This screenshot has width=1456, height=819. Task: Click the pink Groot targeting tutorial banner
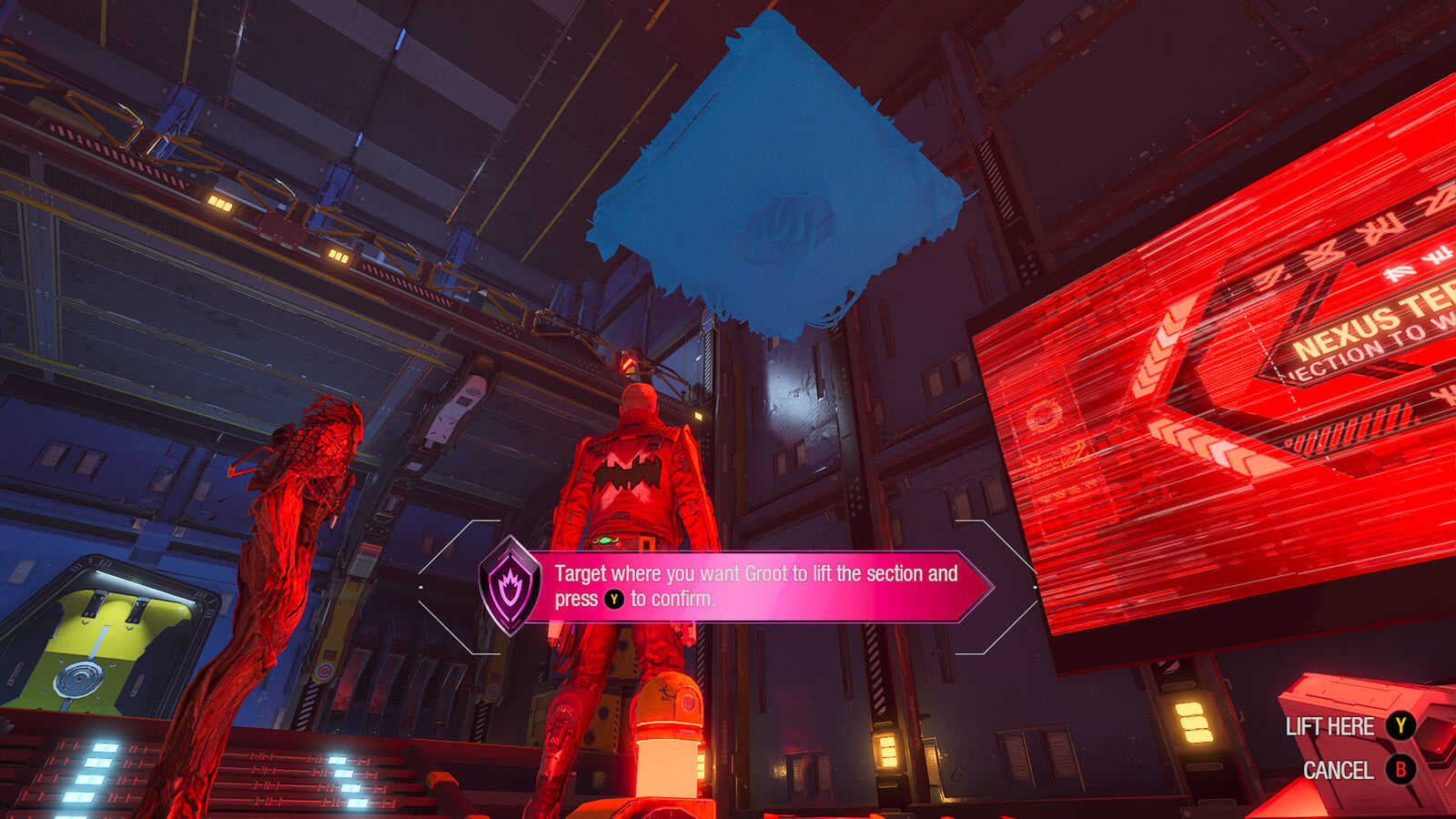(755, 586)
